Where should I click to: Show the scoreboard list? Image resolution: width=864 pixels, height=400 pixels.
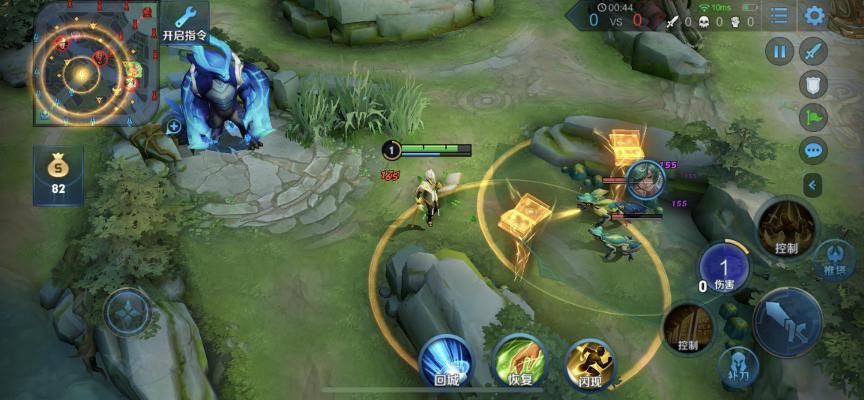(x=779, y=16)
